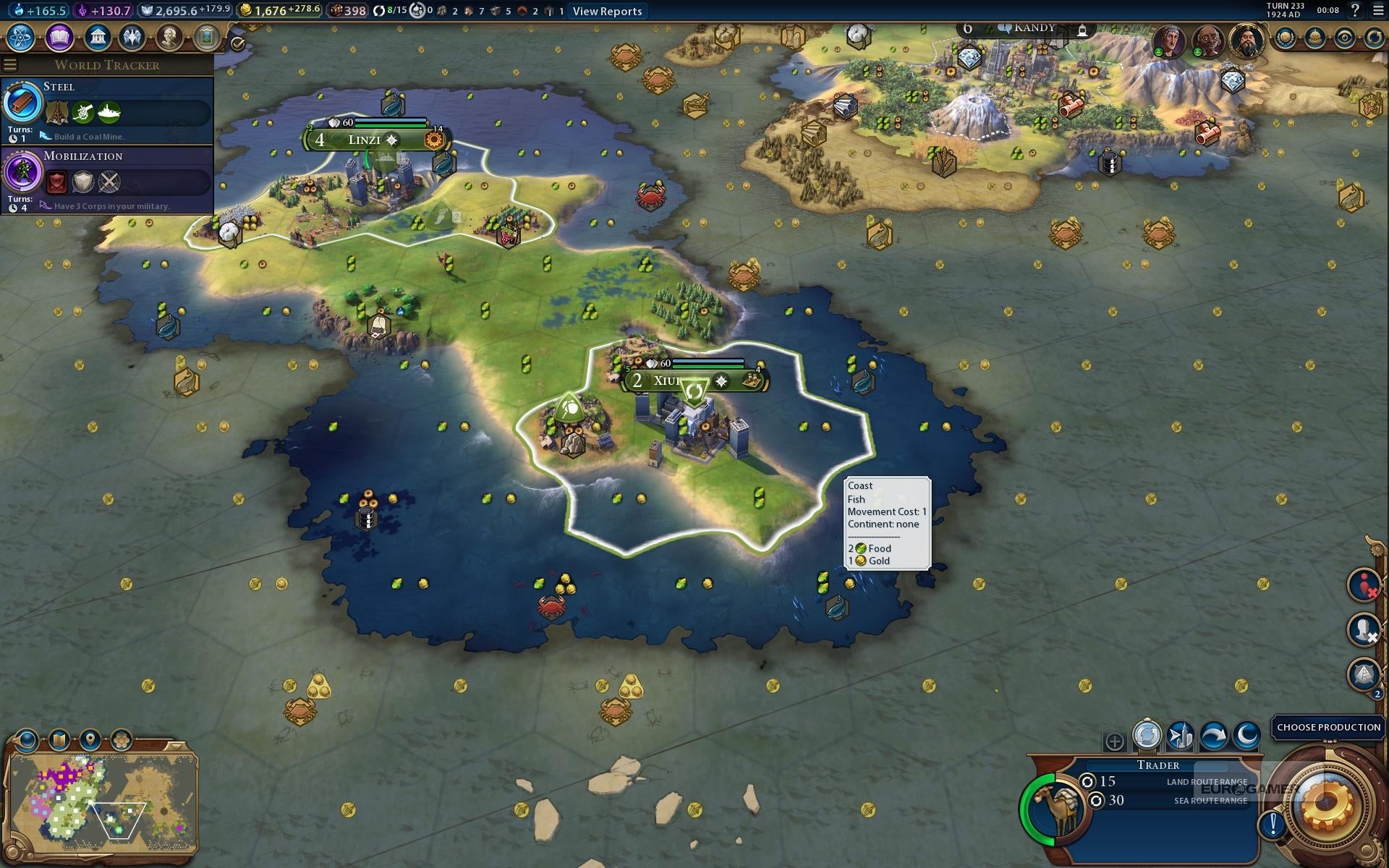Choose the skip turn arrow action
1389x868 pixels.
[1213, 736]
